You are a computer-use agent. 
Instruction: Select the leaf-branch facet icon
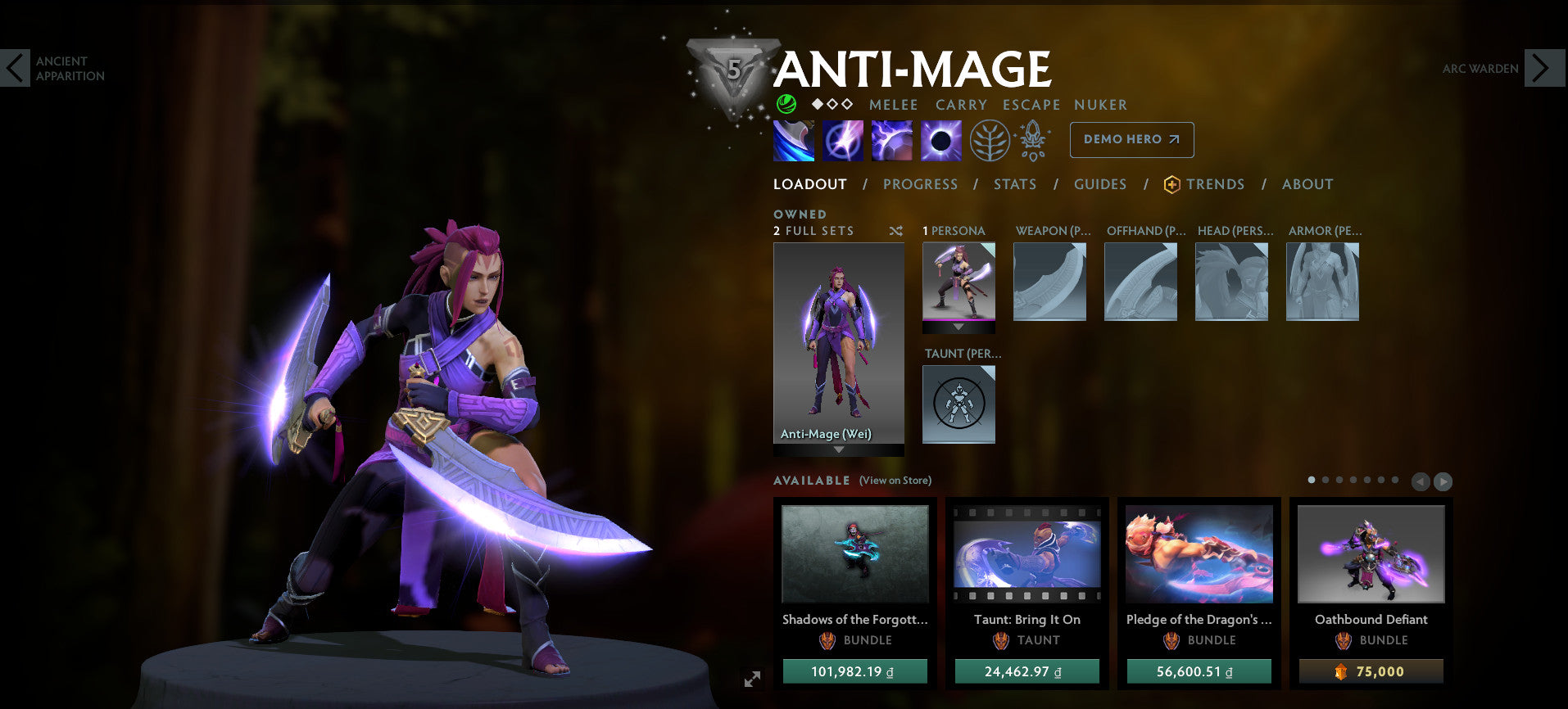point(990,139)
